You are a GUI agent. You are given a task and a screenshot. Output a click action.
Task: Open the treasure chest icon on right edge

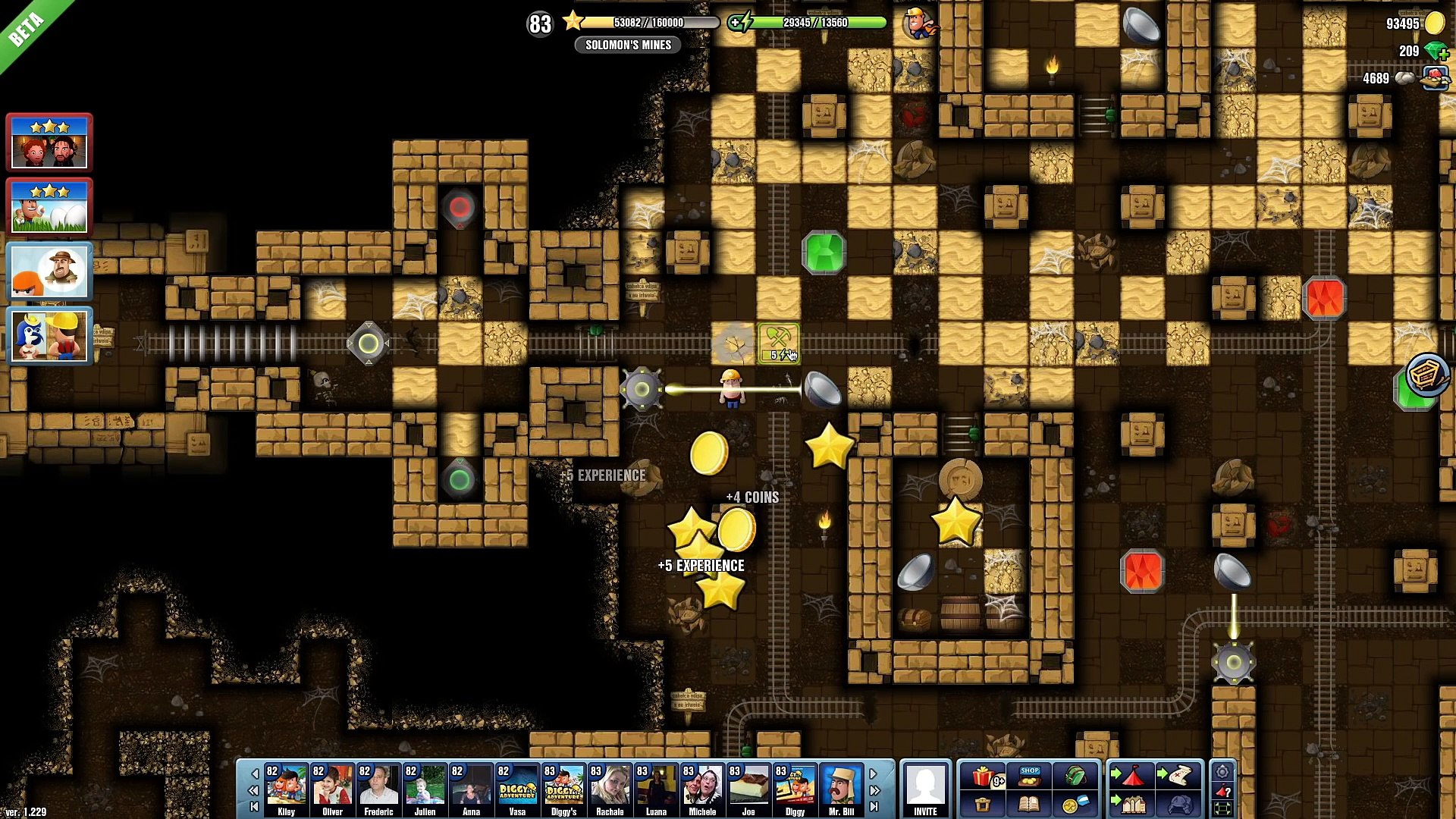1427,374
